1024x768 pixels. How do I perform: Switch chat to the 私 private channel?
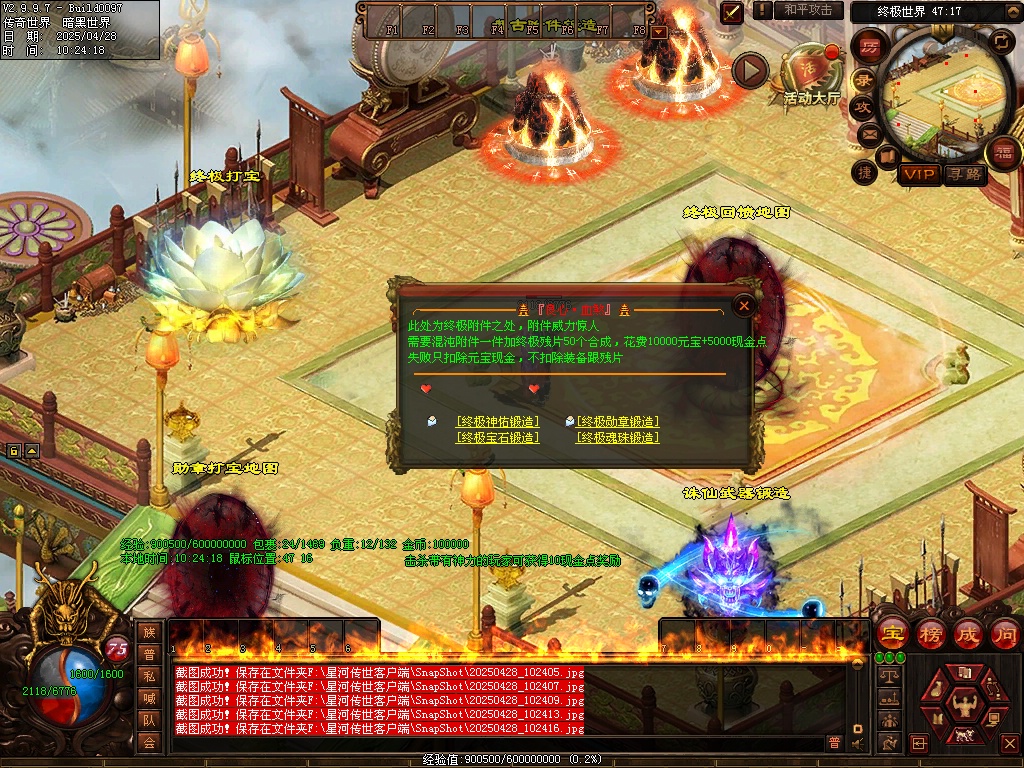149,675
